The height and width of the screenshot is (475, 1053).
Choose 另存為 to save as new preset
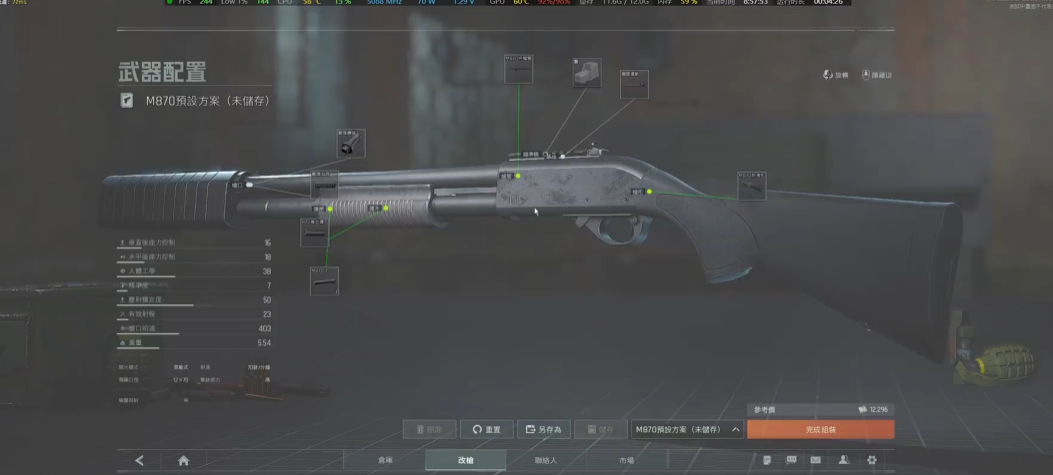point(544,429)
